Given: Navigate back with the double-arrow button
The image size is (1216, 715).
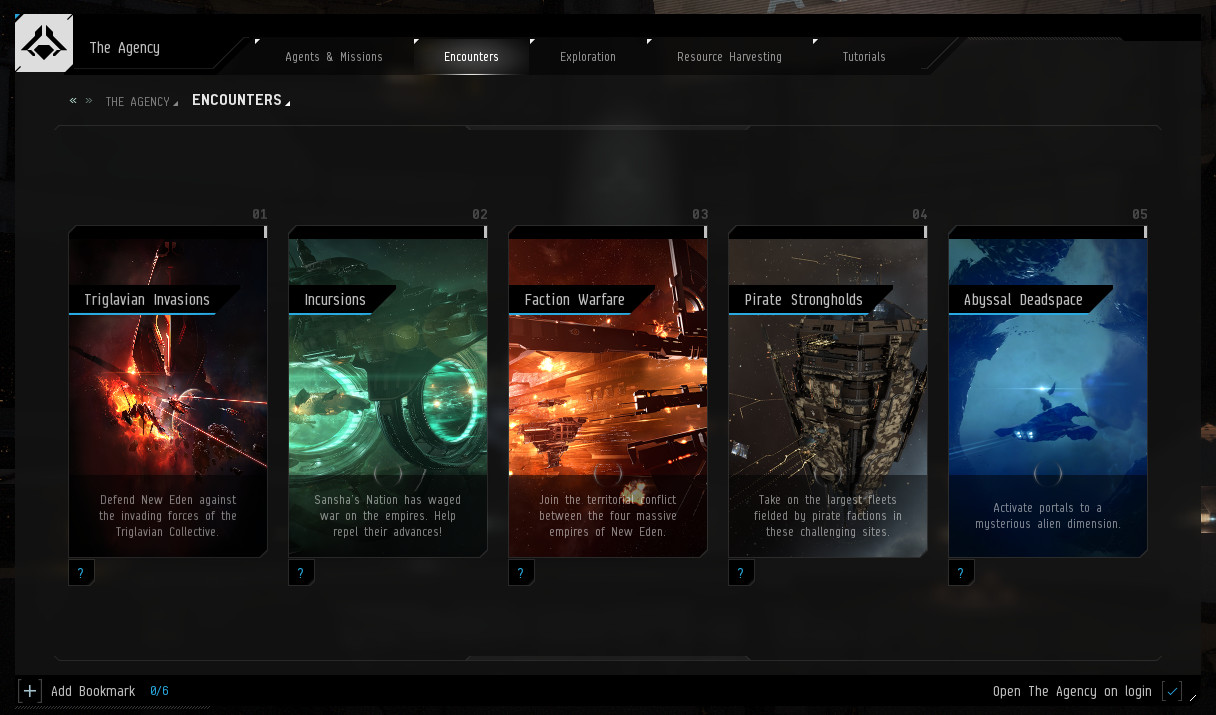Looking at the screenshot, I should click(73, 101).
